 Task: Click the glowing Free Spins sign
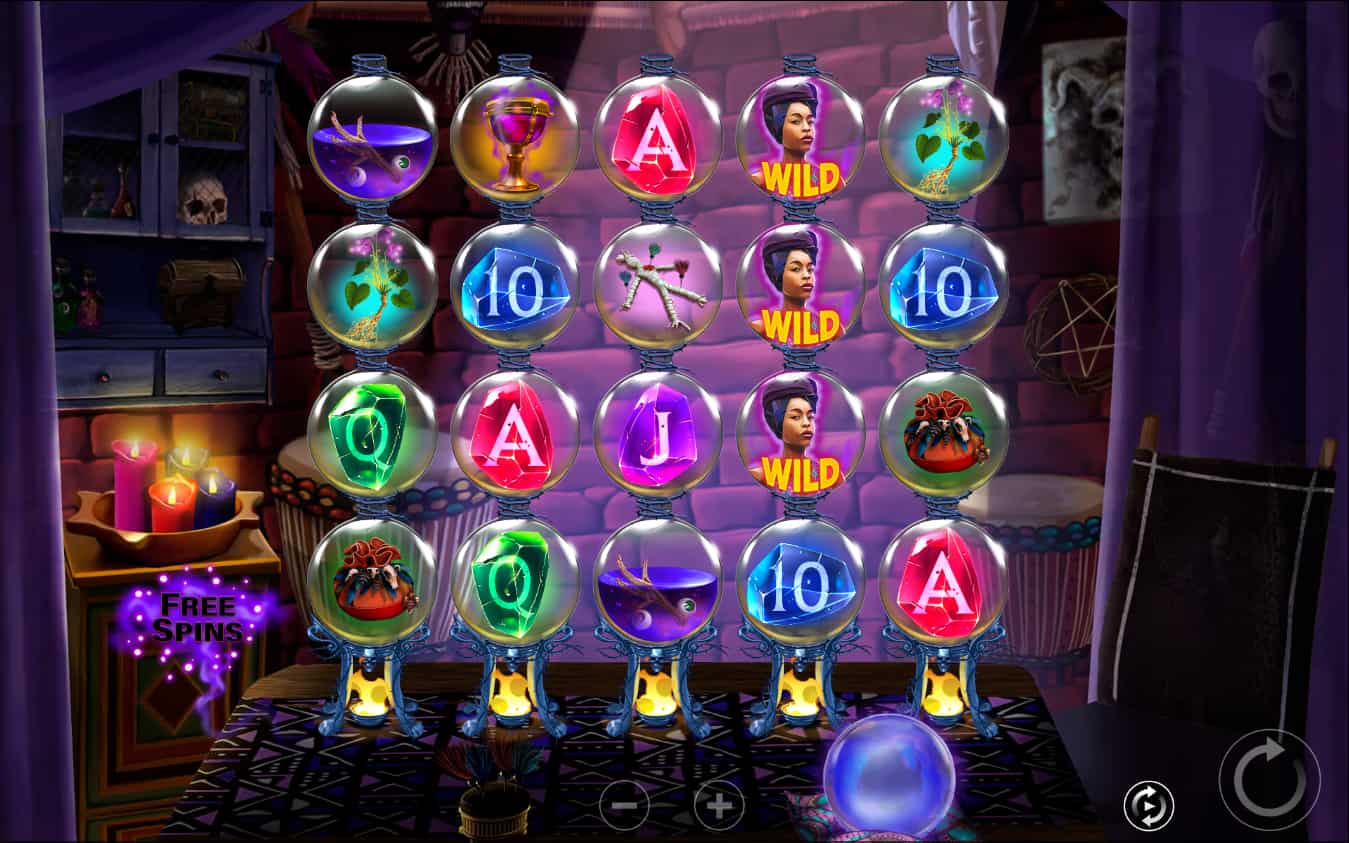click(x=197, y=618)
